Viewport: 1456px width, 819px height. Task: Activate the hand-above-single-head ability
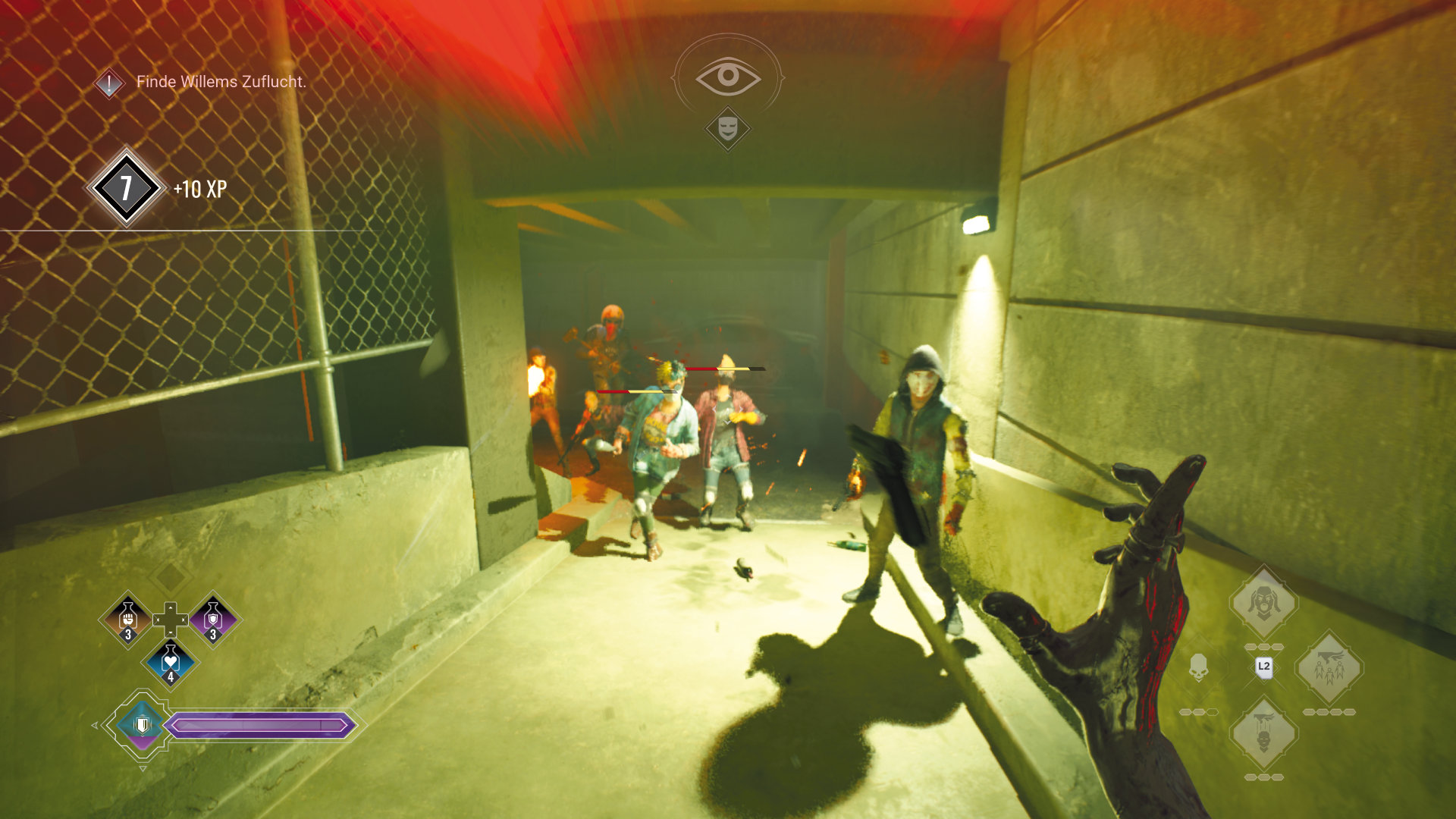coord(1263,733)
